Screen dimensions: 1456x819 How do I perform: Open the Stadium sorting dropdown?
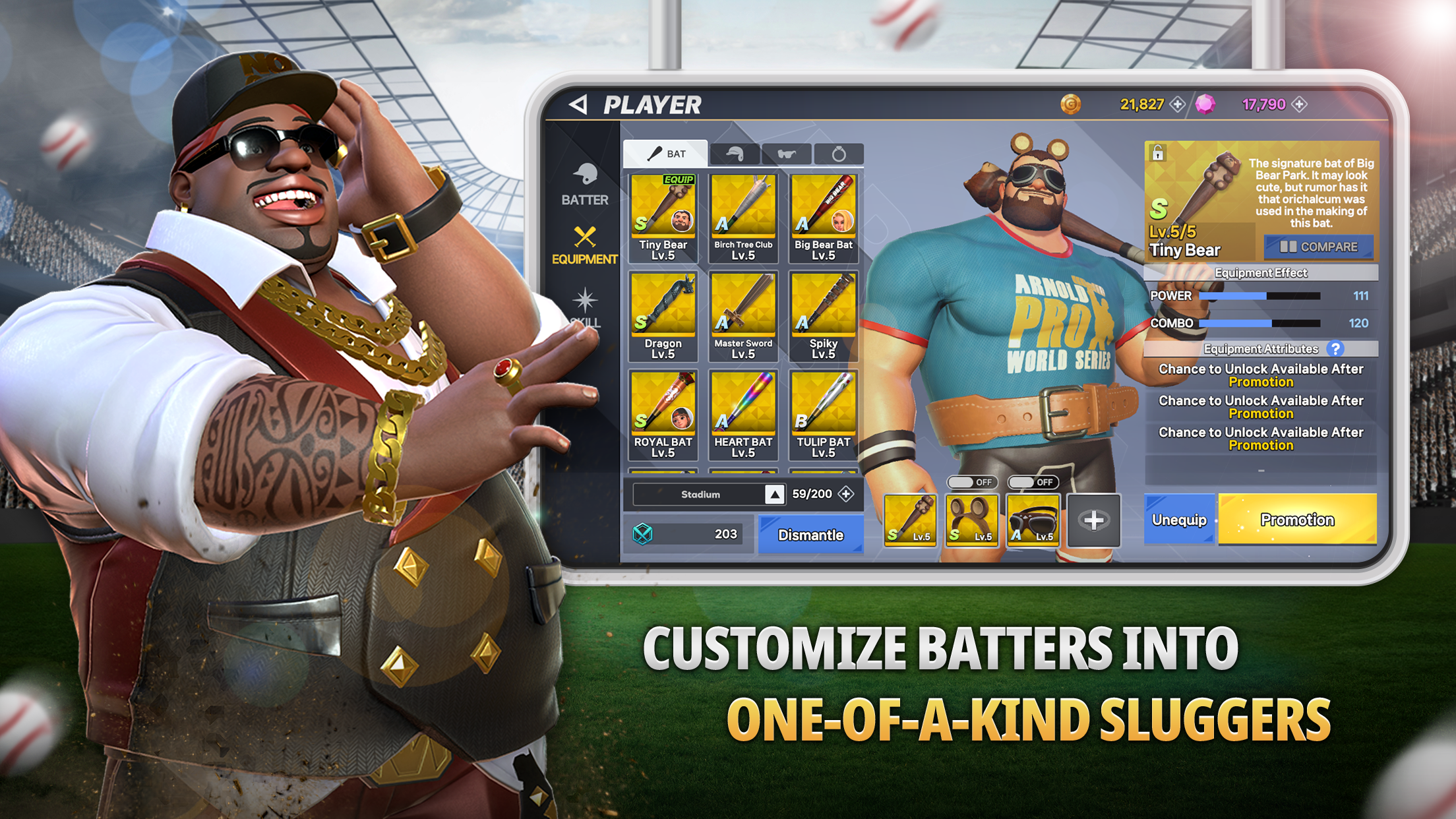tap(700, 495)
